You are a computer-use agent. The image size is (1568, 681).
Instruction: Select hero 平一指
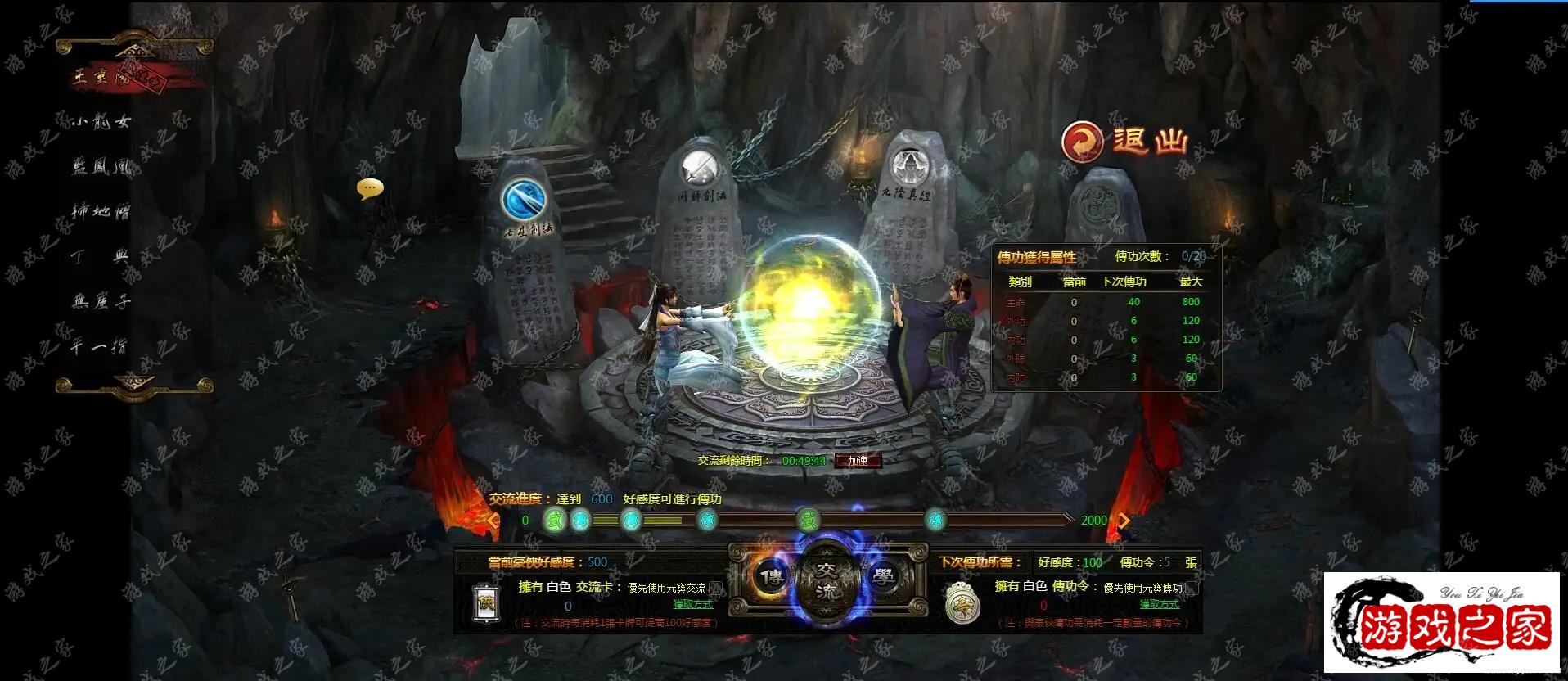99,347
